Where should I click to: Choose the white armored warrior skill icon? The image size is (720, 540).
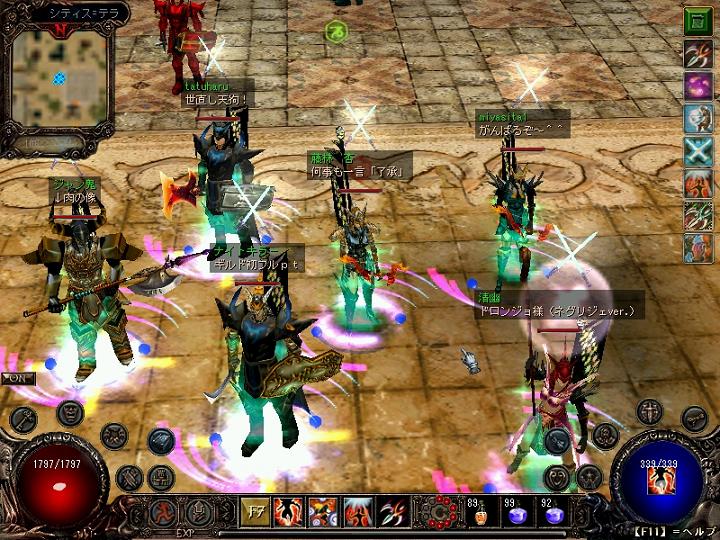pos(698,118)
